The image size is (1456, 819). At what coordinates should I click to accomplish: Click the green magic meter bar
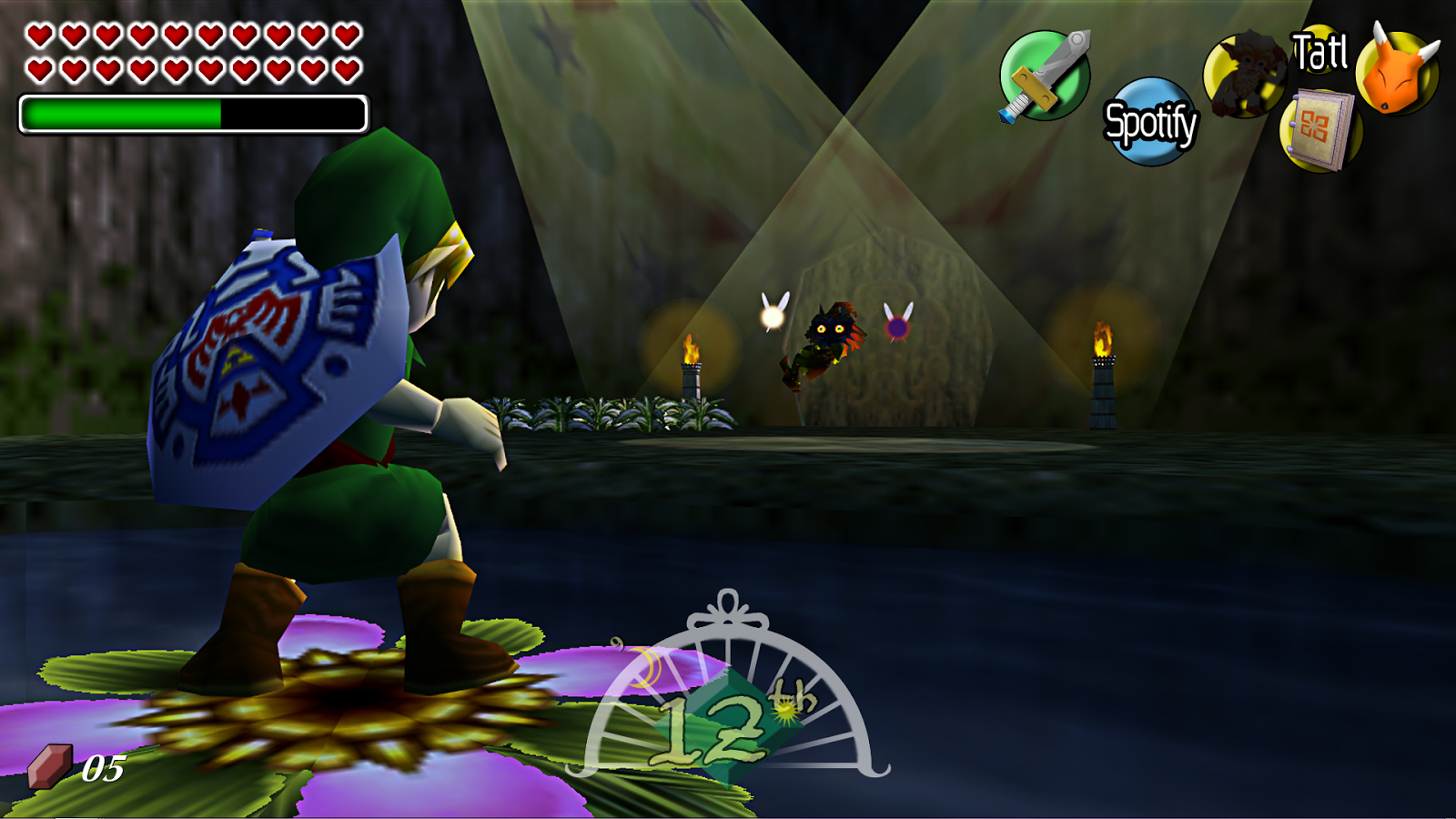(118, 113)
